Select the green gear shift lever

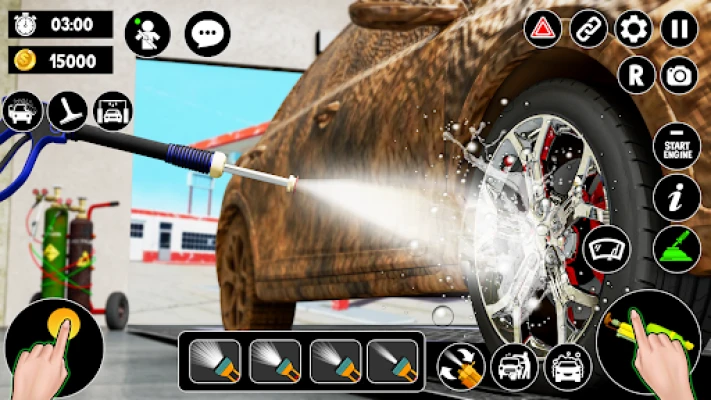point(676,248)
